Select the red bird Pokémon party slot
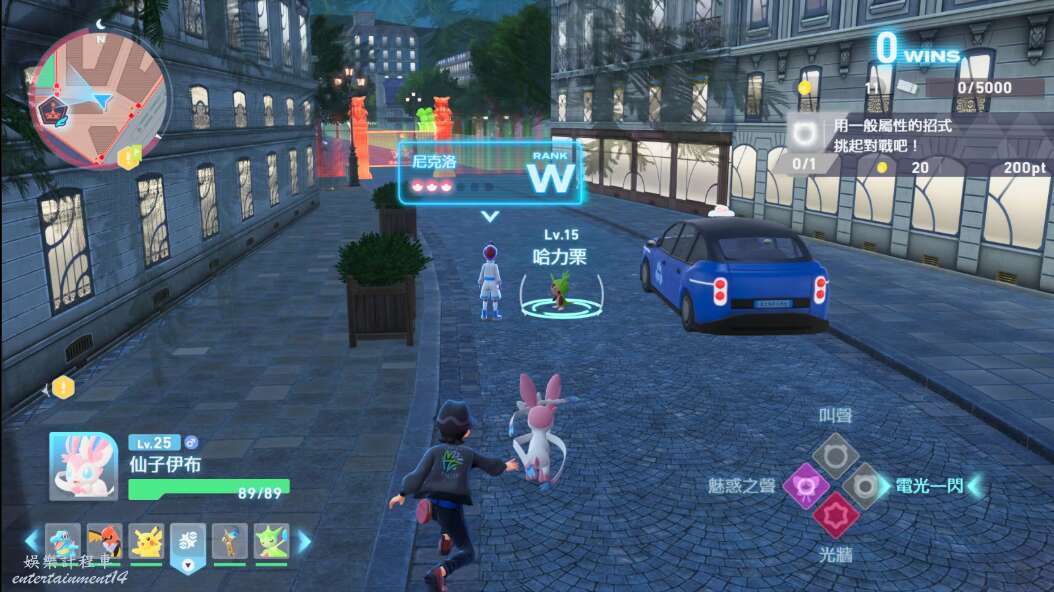The image size is (1054, 592). point(104,542)
